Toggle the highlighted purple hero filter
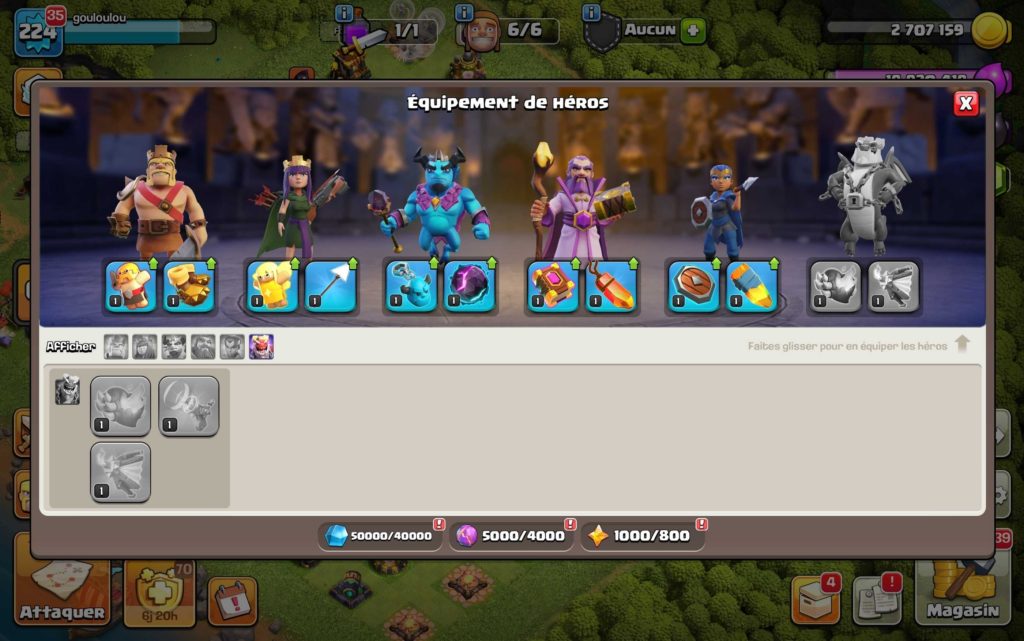1024x641 pixels. (261, 347)
